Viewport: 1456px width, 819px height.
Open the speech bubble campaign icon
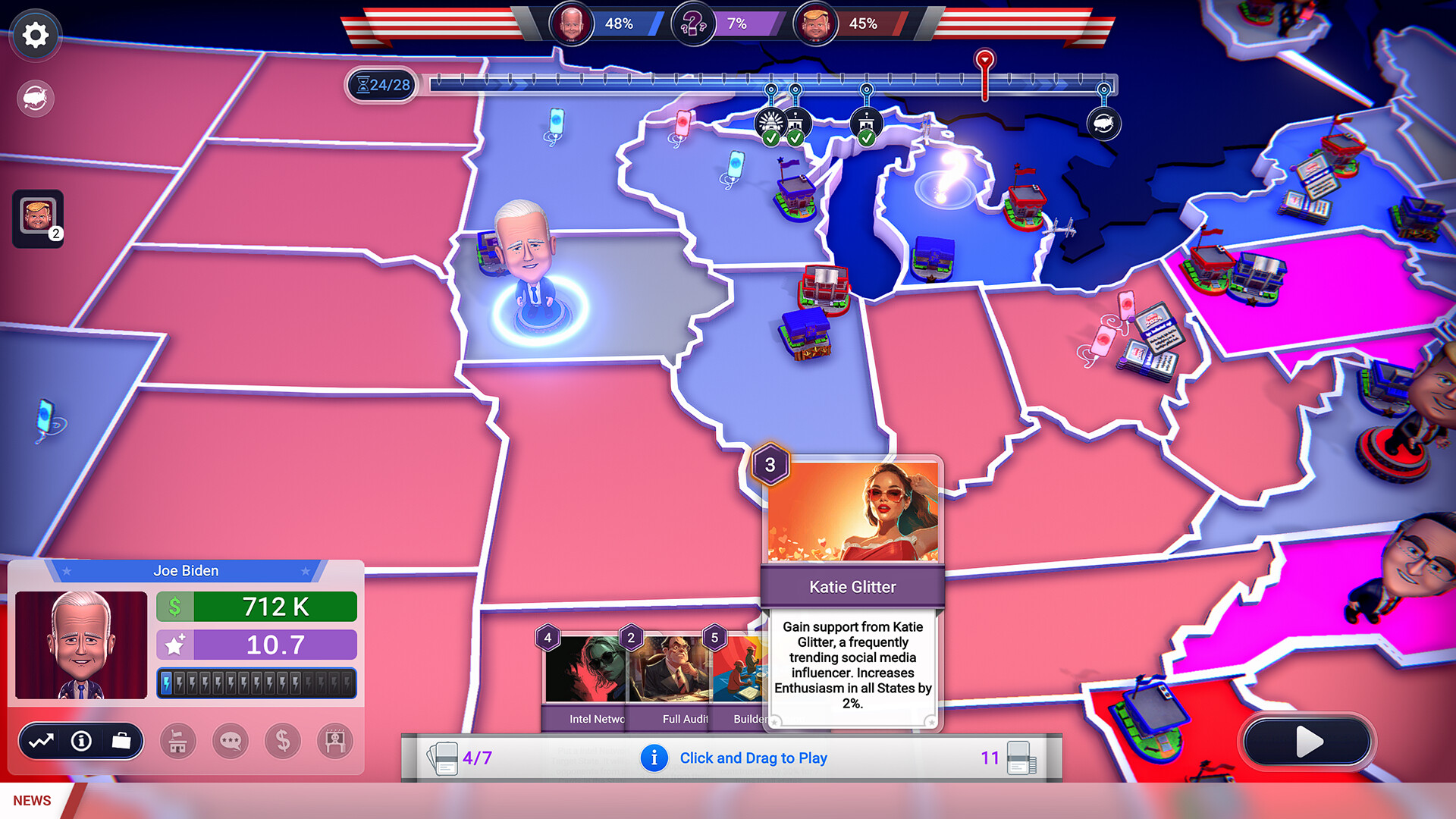click(230, 741)
